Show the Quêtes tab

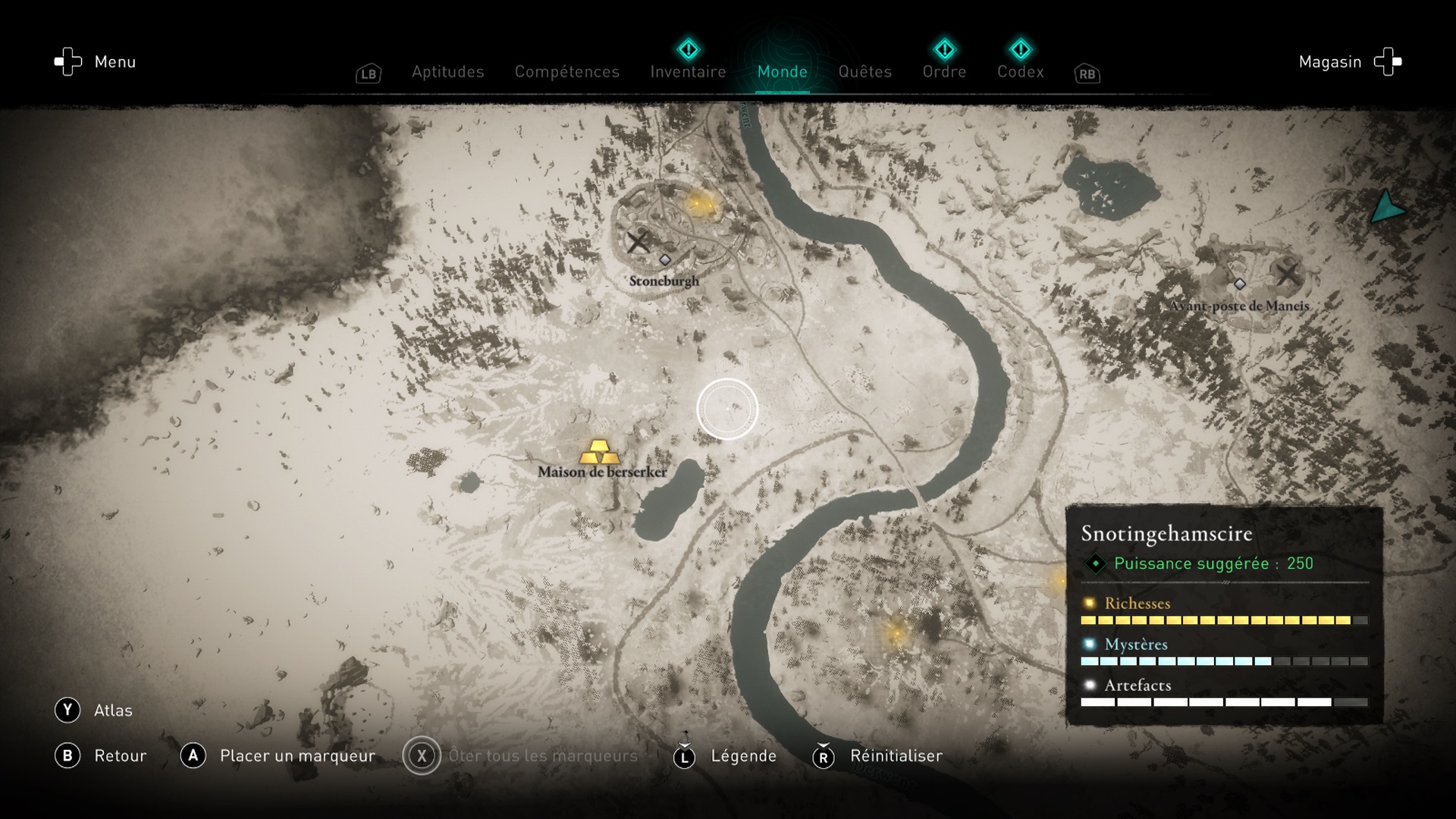[864, 72]
